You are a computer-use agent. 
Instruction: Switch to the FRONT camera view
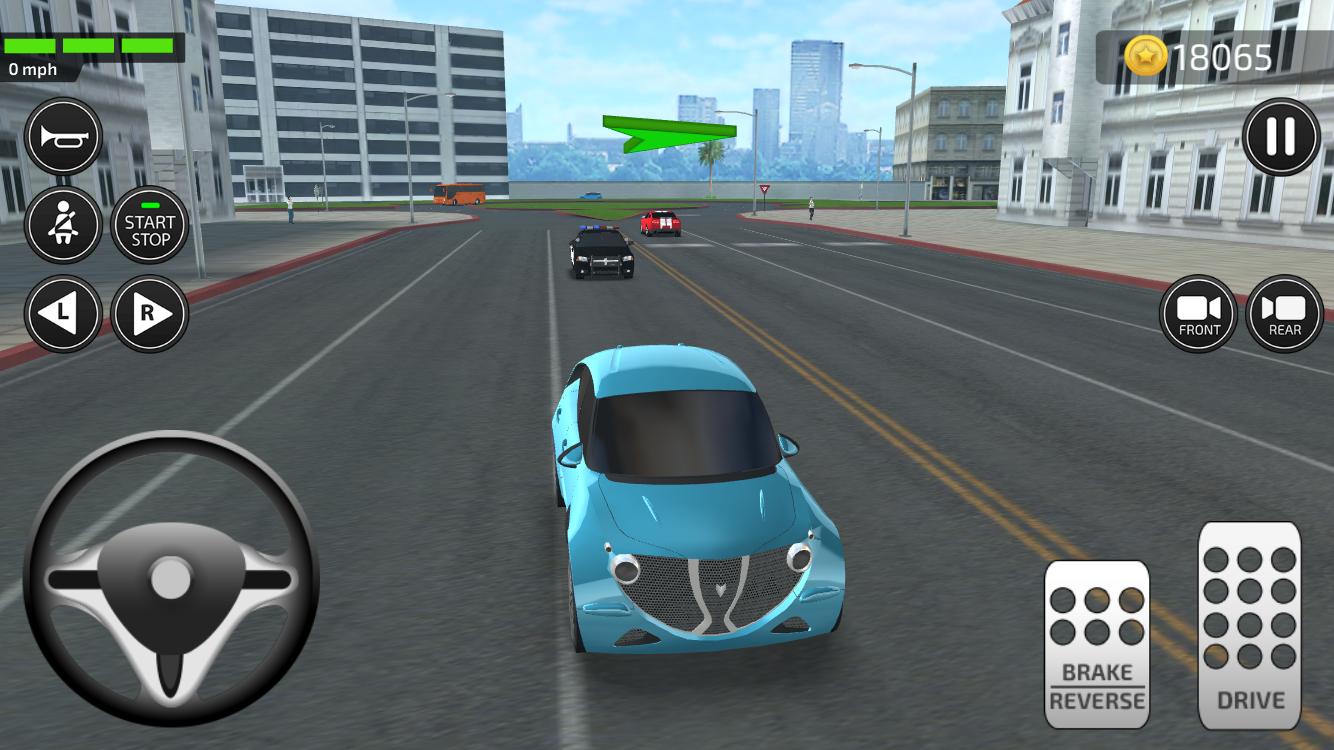point(1199,314)
